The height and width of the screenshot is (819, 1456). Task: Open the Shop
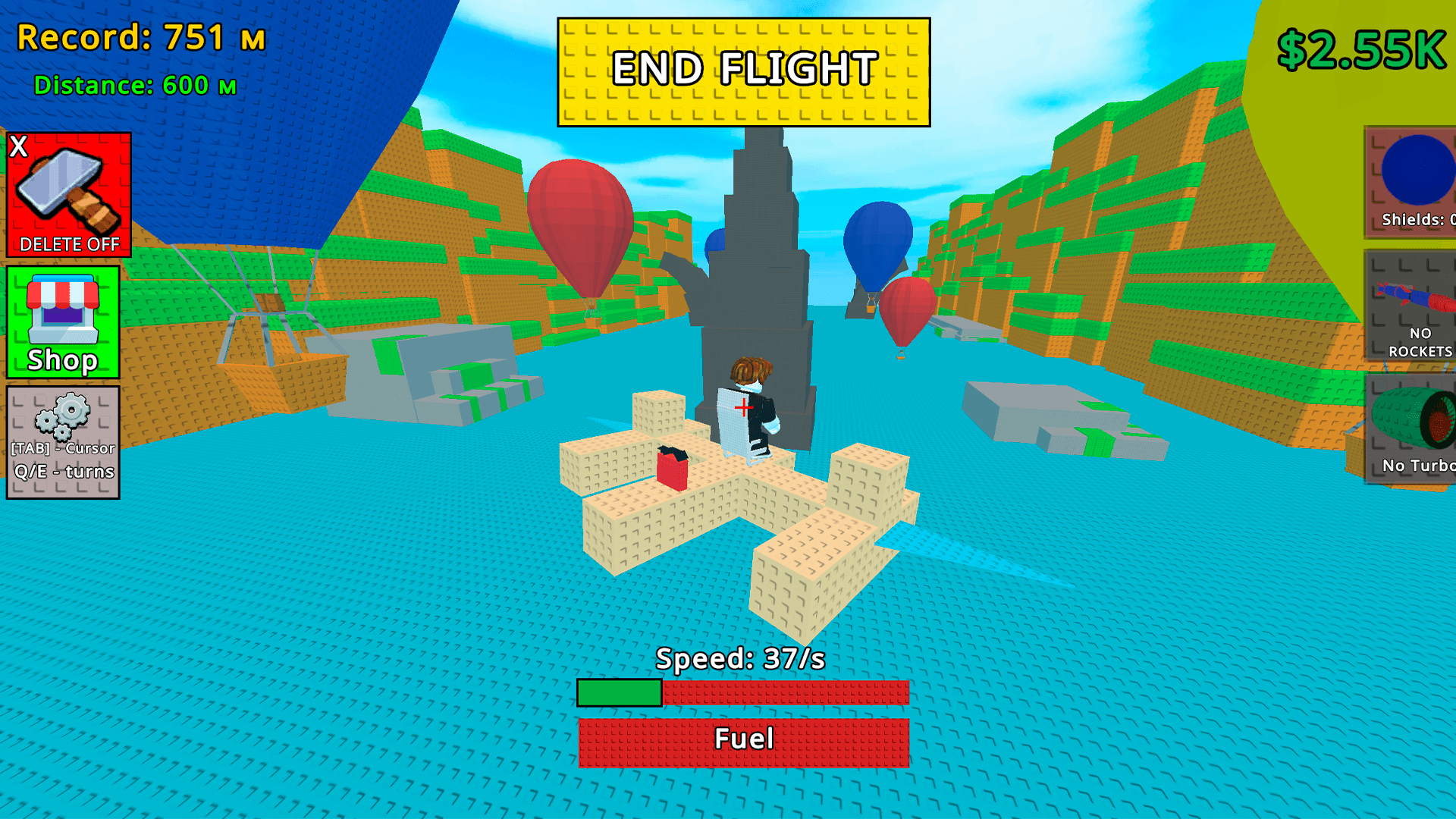point(64,322)
